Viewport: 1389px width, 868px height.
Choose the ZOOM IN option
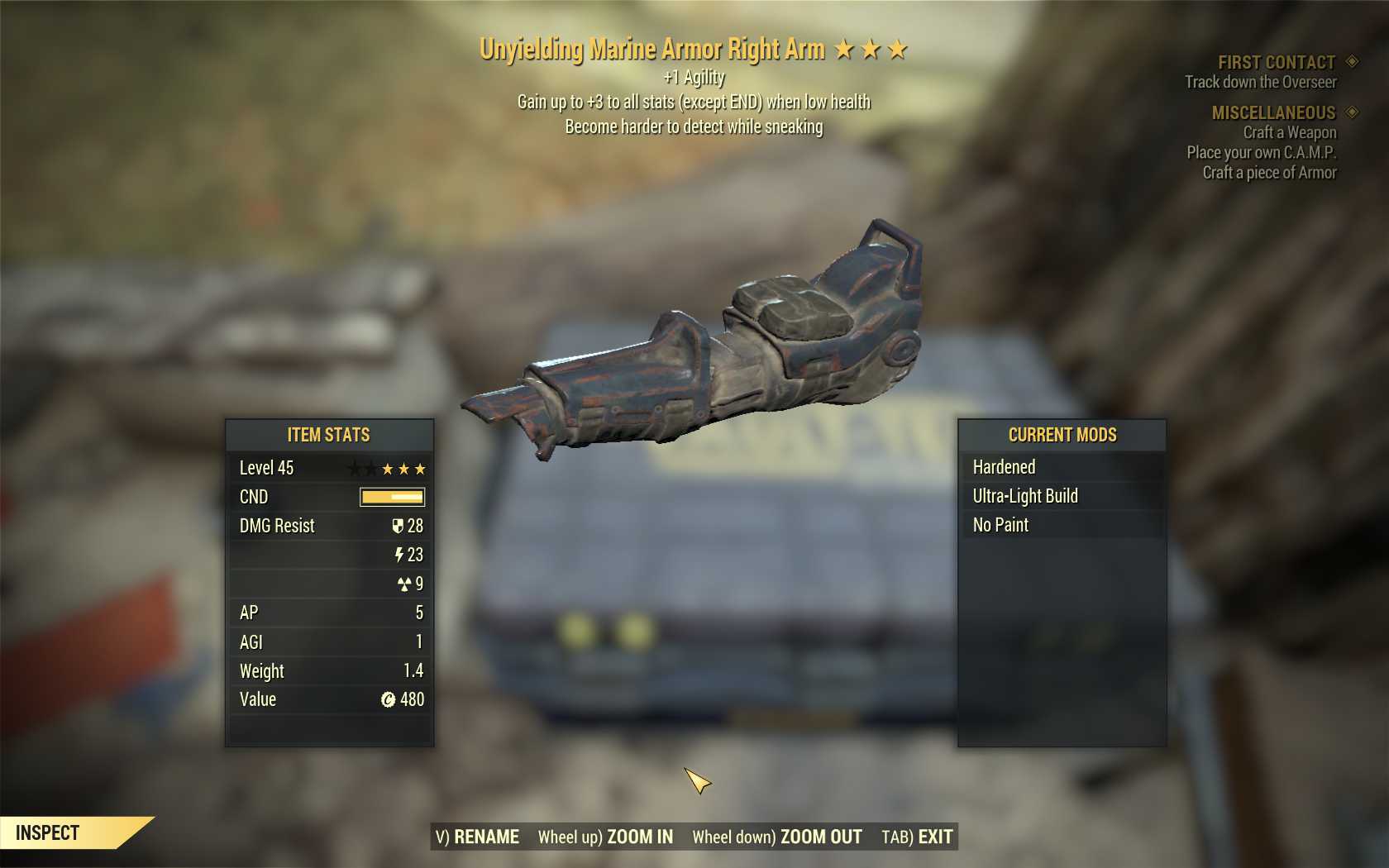(x=605, y=837)
